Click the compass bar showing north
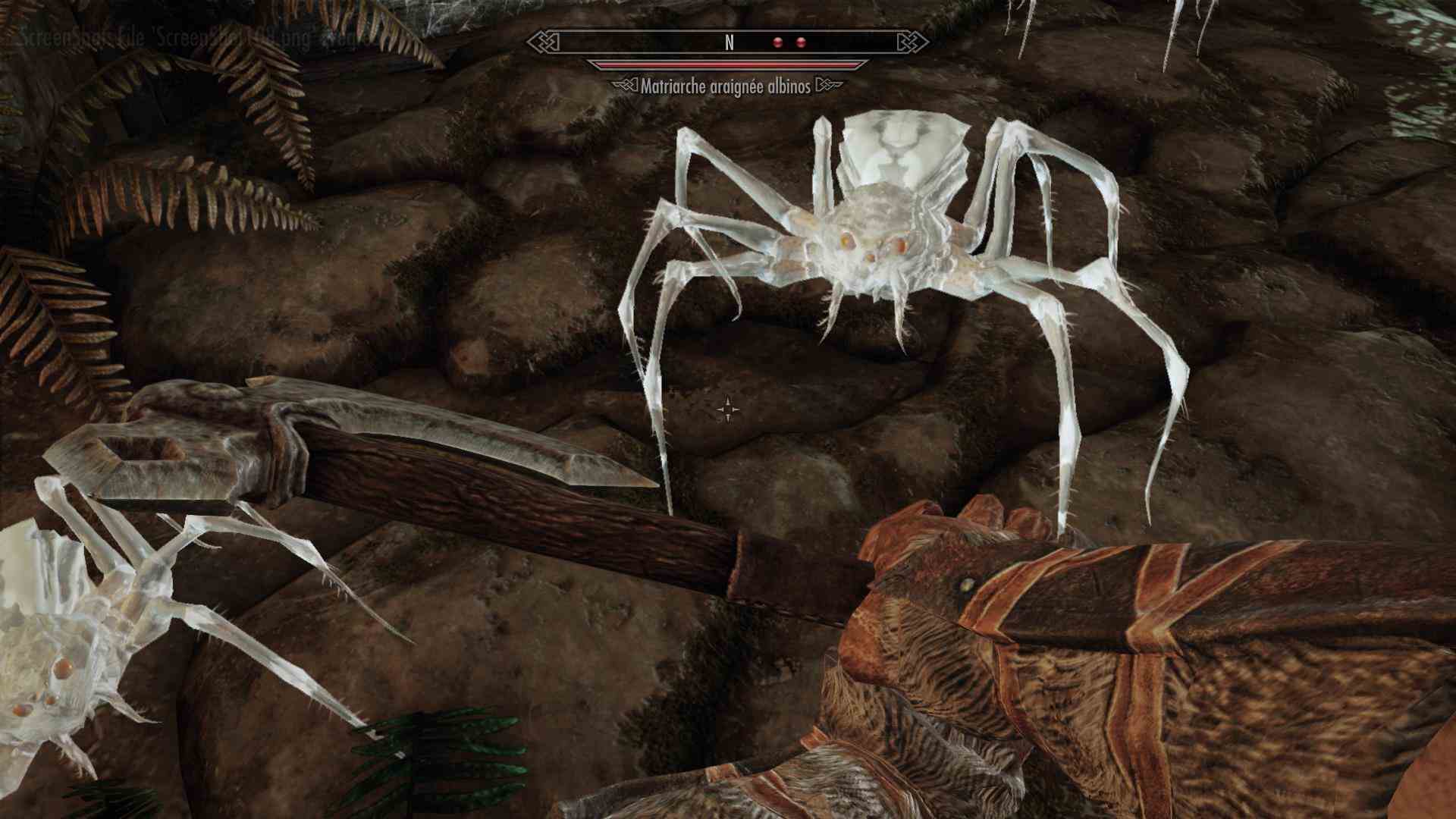 click(x=728, y=42)
